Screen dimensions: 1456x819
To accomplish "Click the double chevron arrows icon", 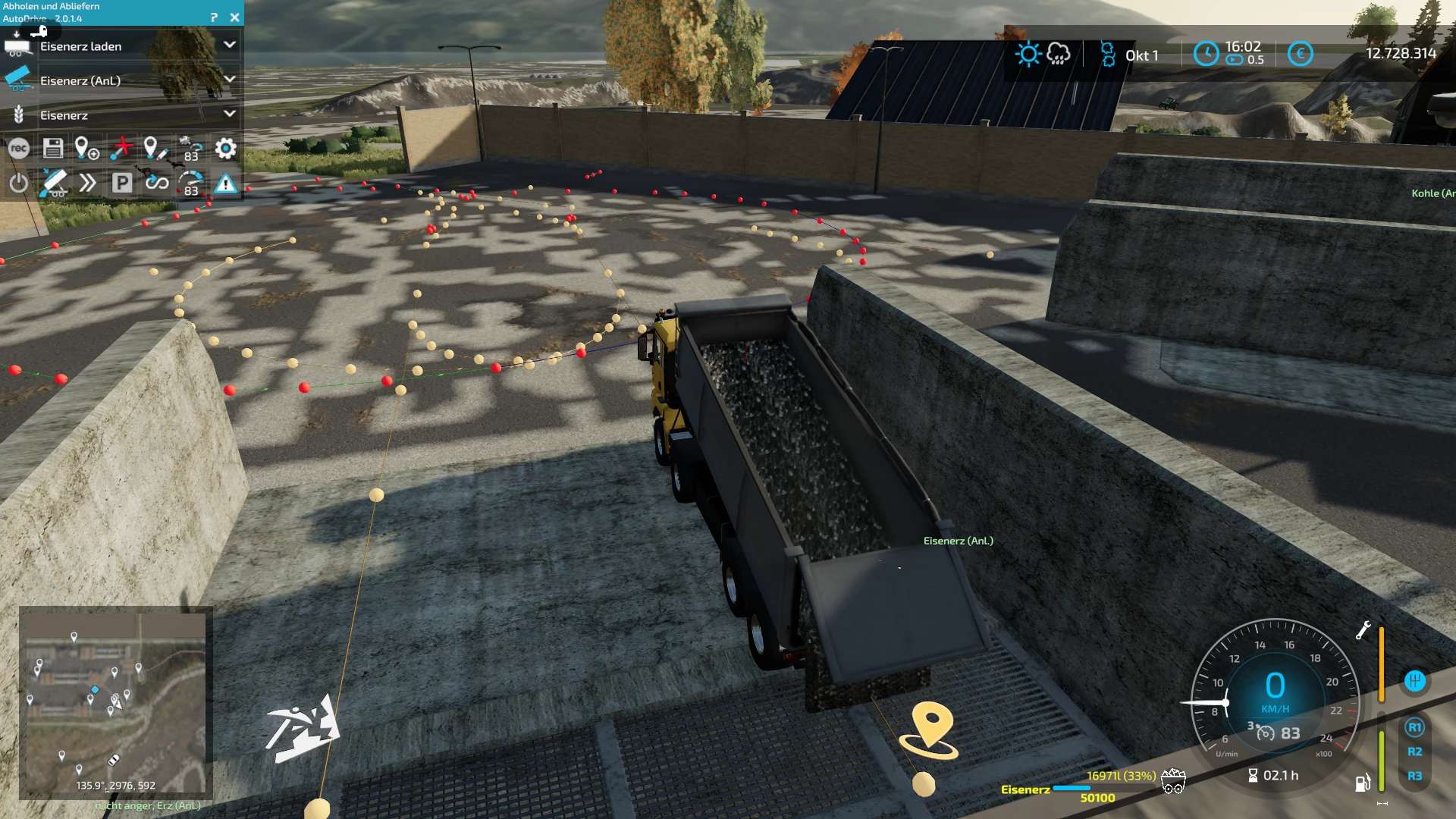I will [87, 183].
